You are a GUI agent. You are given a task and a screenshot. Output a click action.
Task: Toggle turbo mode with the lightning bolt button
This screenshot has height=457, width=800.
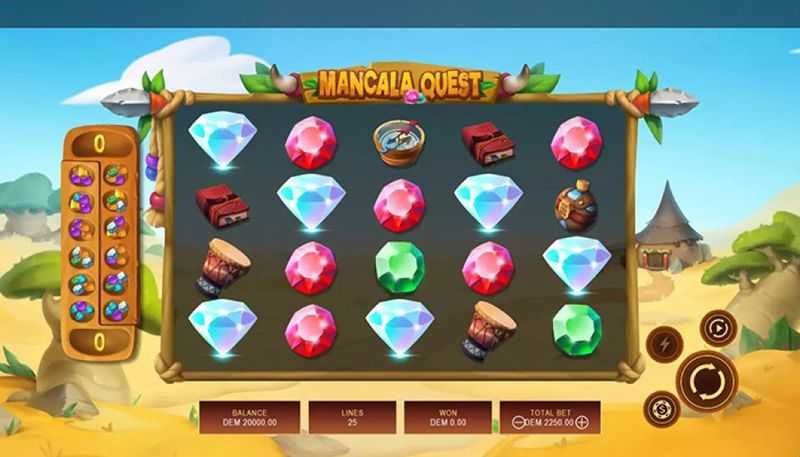[663, 344]
